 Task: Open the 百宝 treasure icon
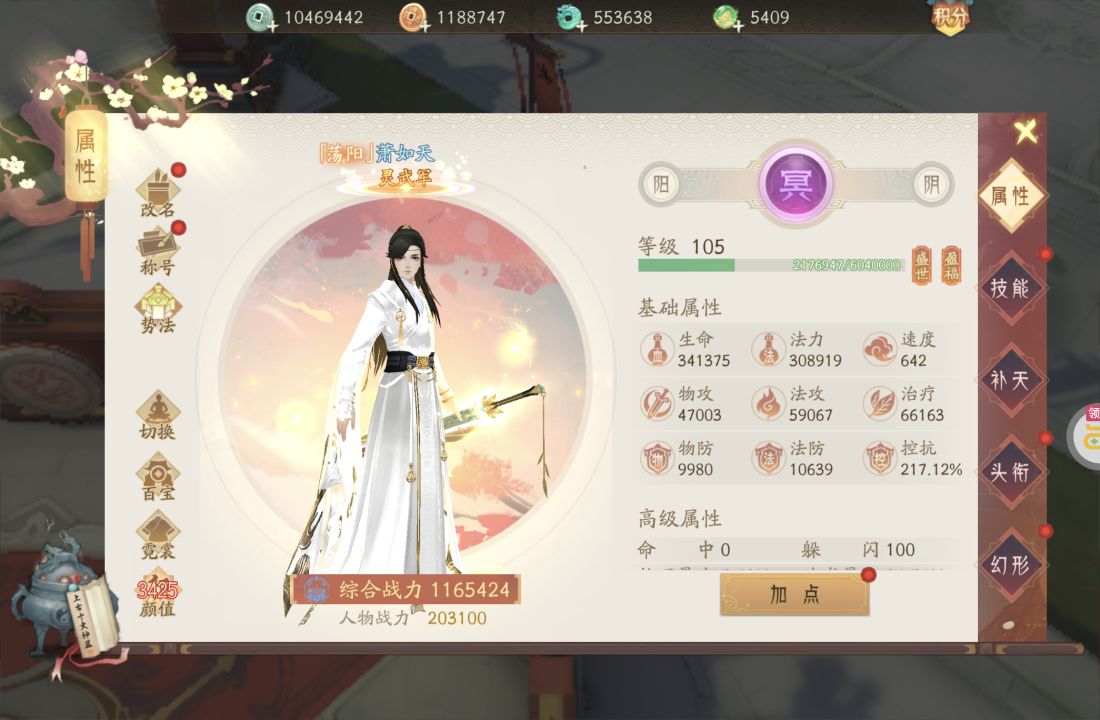click(x=158, y=477)
